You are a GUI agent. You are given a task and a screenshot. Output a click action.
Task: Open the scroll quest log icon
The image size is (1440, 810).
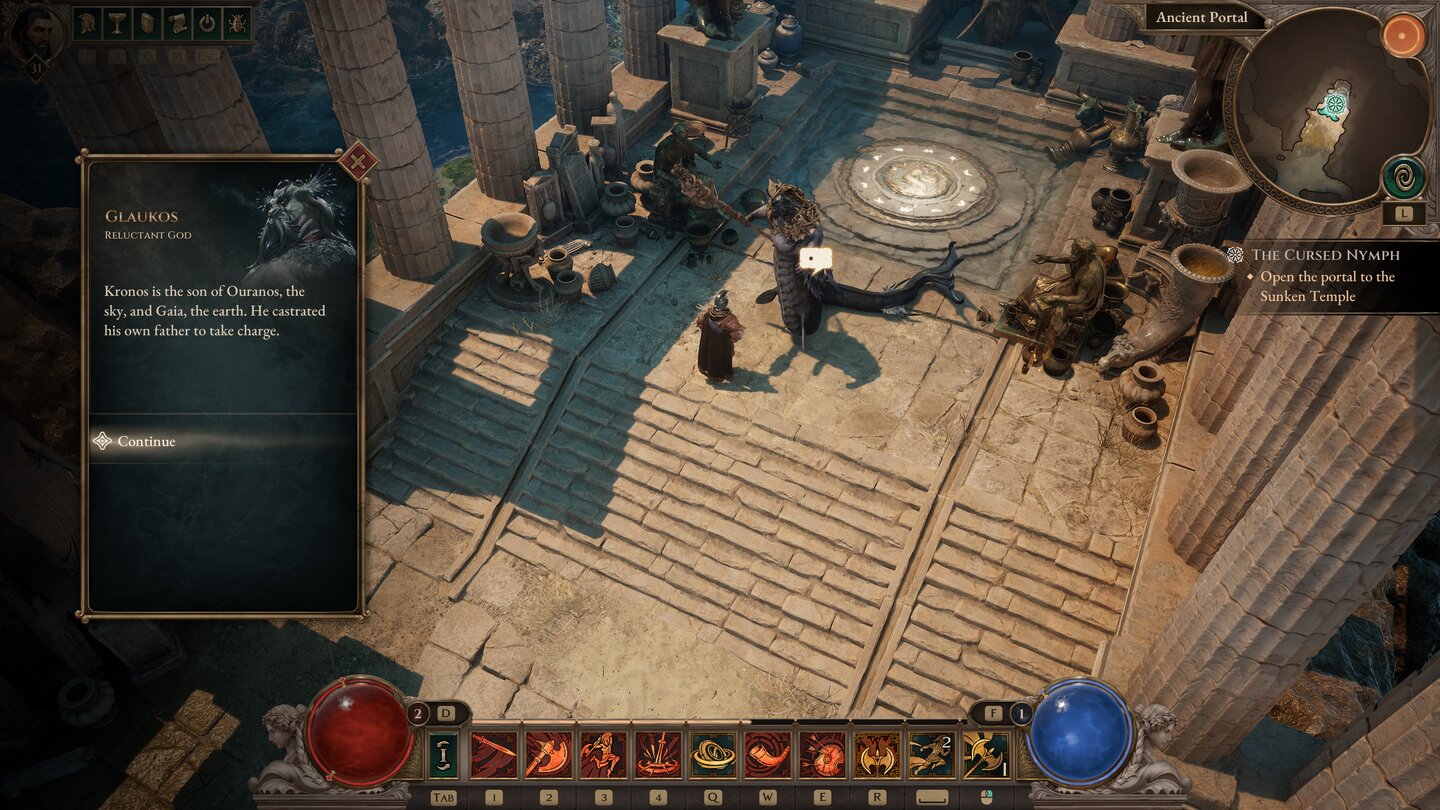[x=177, y=24]
